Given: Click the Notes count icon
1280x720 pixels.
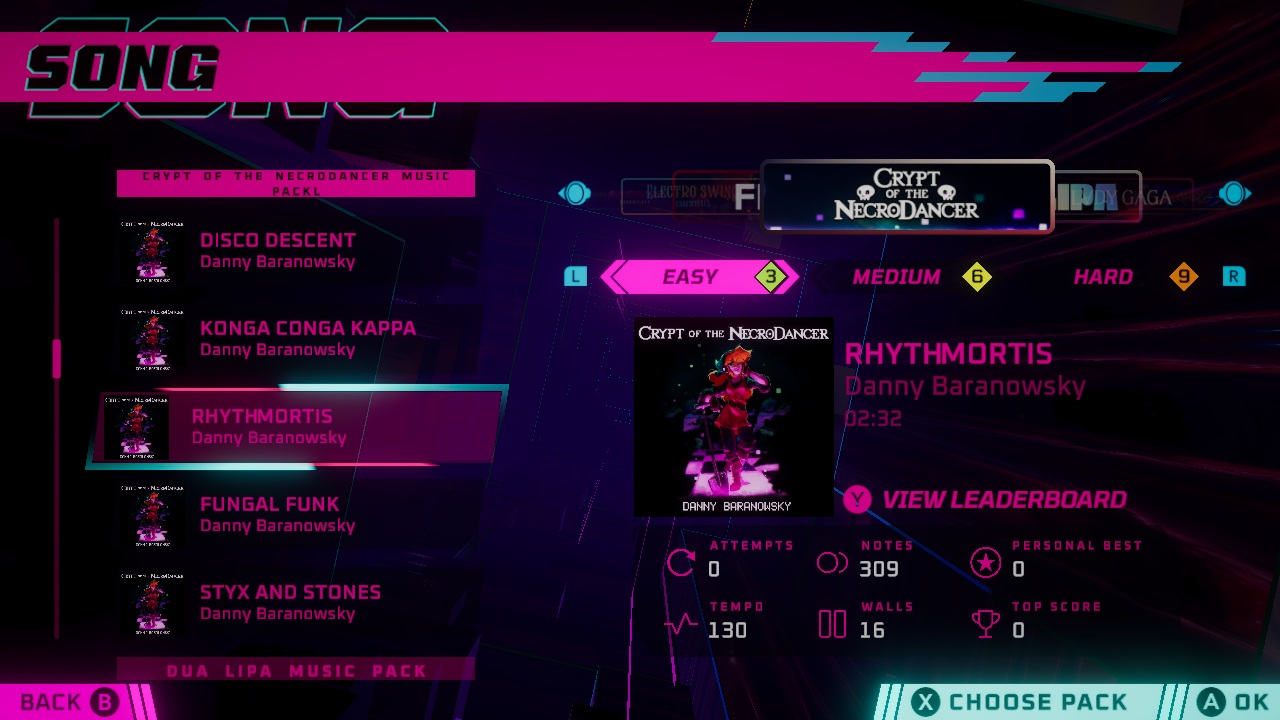Looking at the screenshot, I should 832,562.
